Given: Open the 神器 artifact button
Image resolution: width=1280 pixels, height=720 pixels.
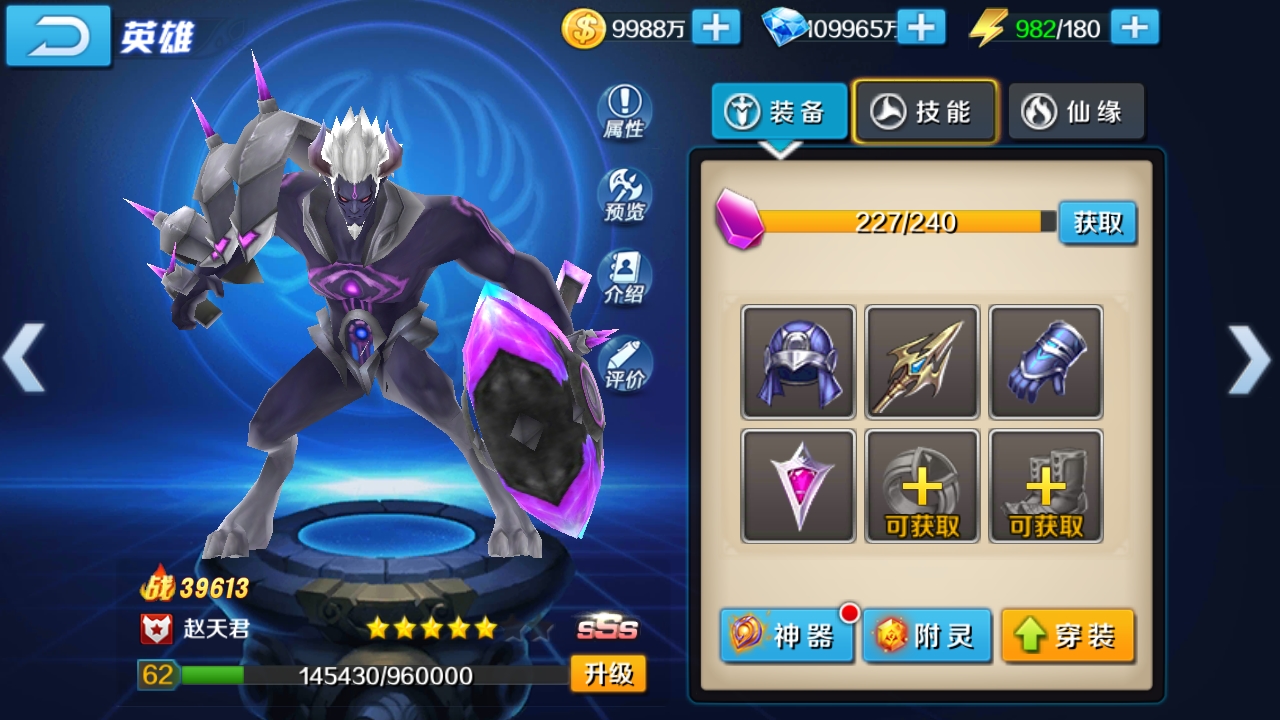Looking at the screenshot, I should coord(786,635).
